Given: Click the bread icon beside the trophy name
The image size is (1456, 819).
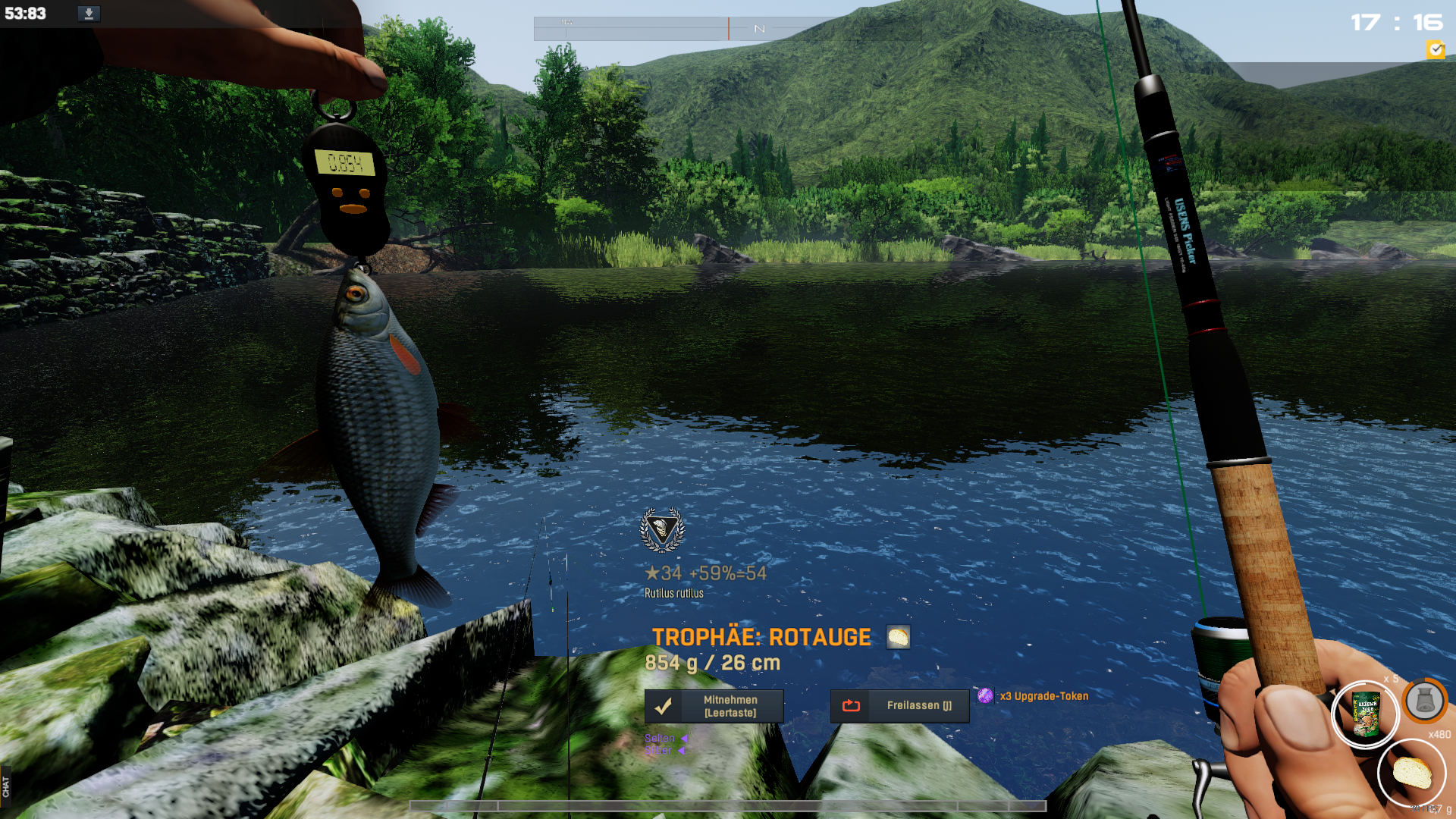Looking at the screenshot, I should pos(898,637).
